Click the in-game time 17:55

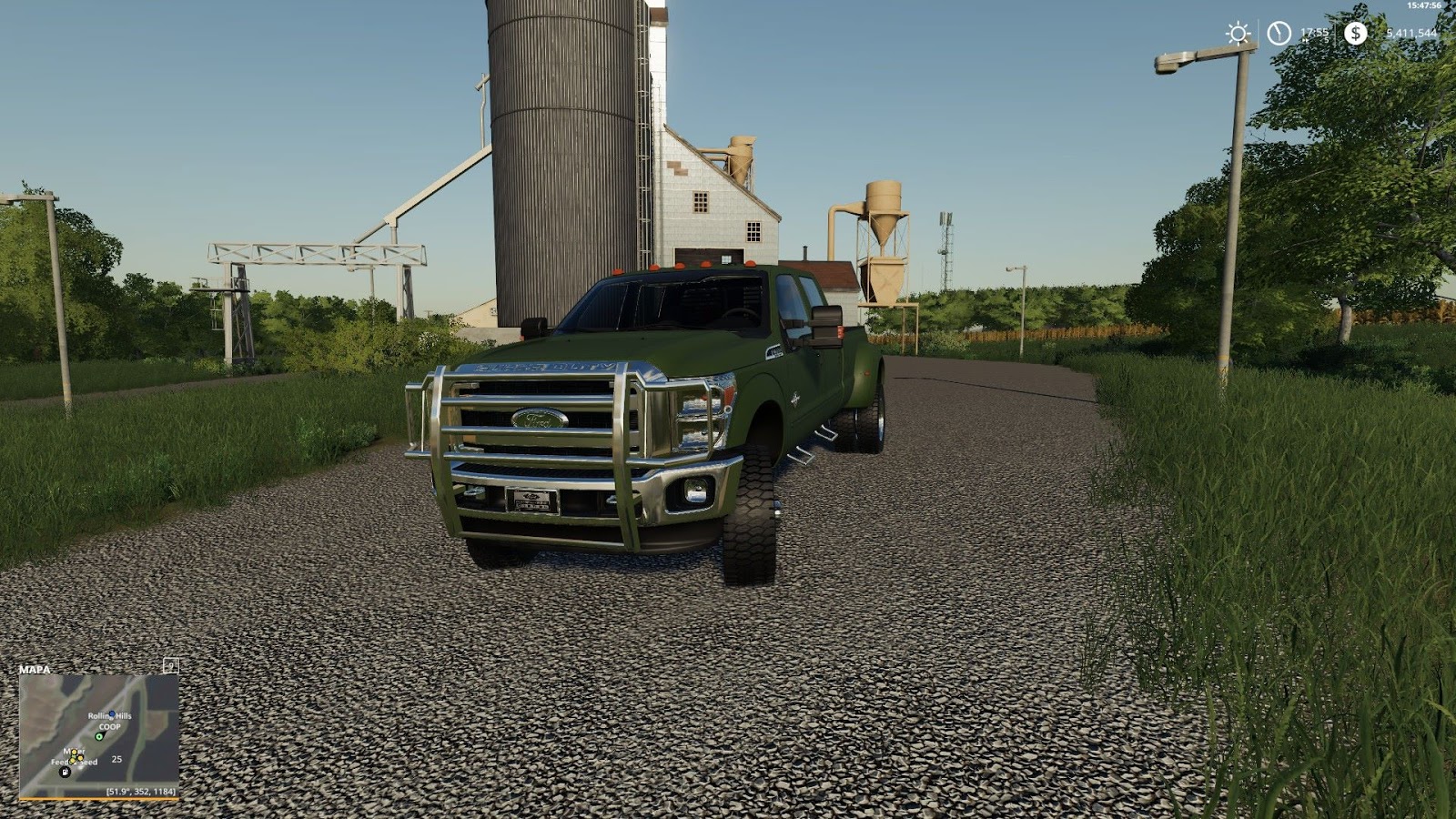click(1315, 32)
